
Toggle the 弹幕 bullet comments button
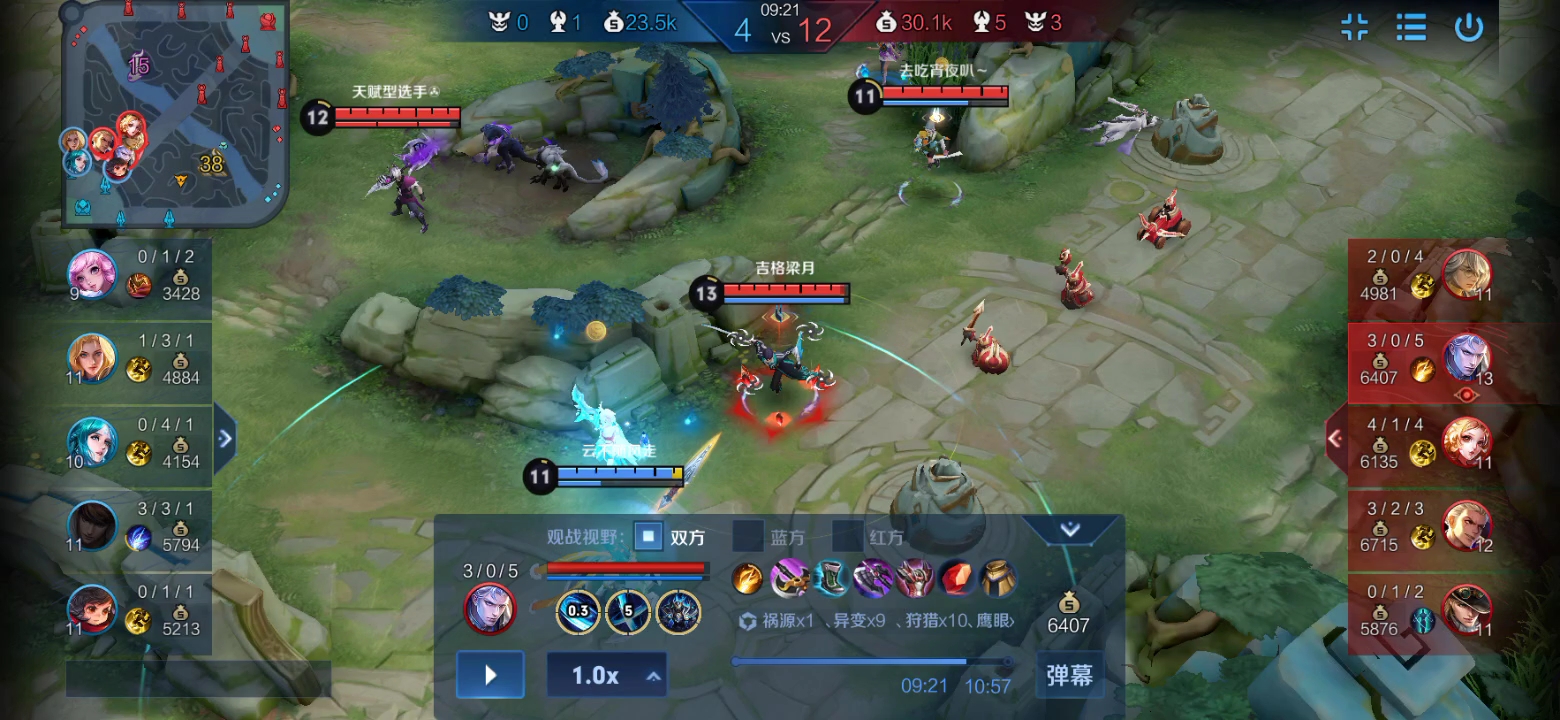[1069, 675]
